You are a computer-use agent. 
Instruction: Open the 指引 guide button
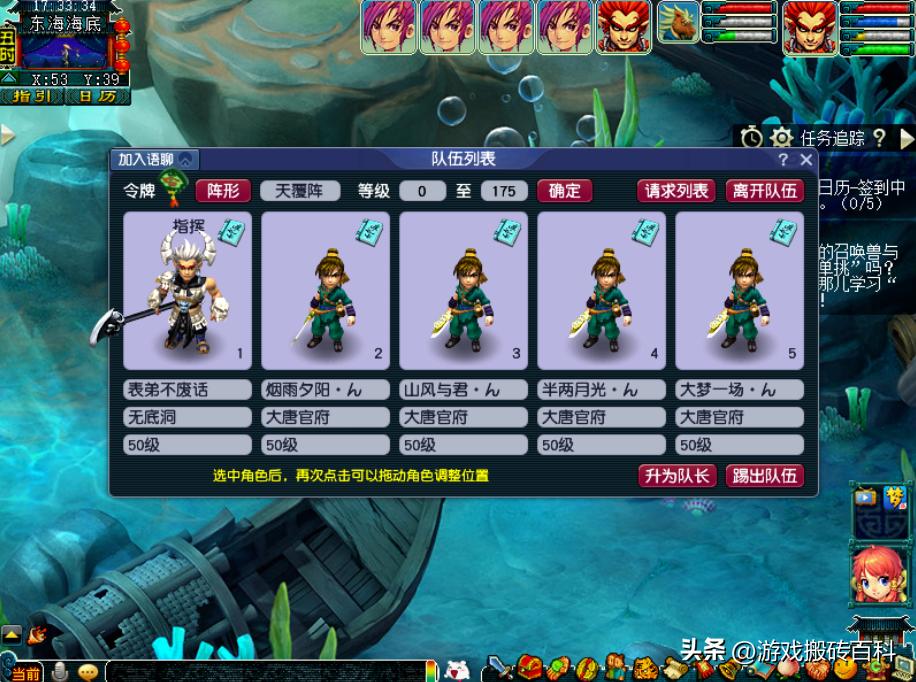pyautogui.click(x=31, y=96)
